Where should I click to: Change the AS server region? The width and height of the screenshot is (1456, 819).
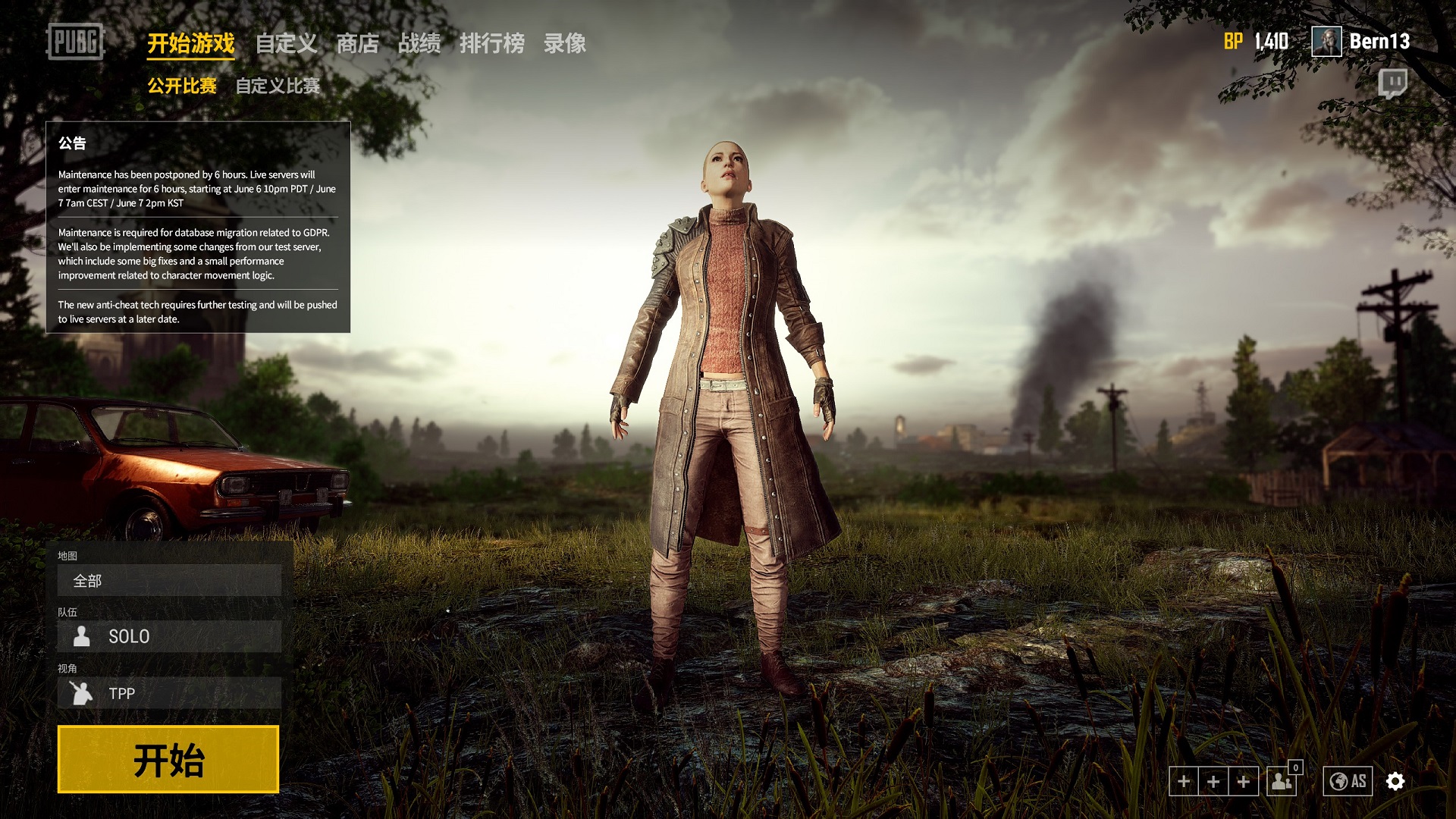click(x=1348, y=781)
